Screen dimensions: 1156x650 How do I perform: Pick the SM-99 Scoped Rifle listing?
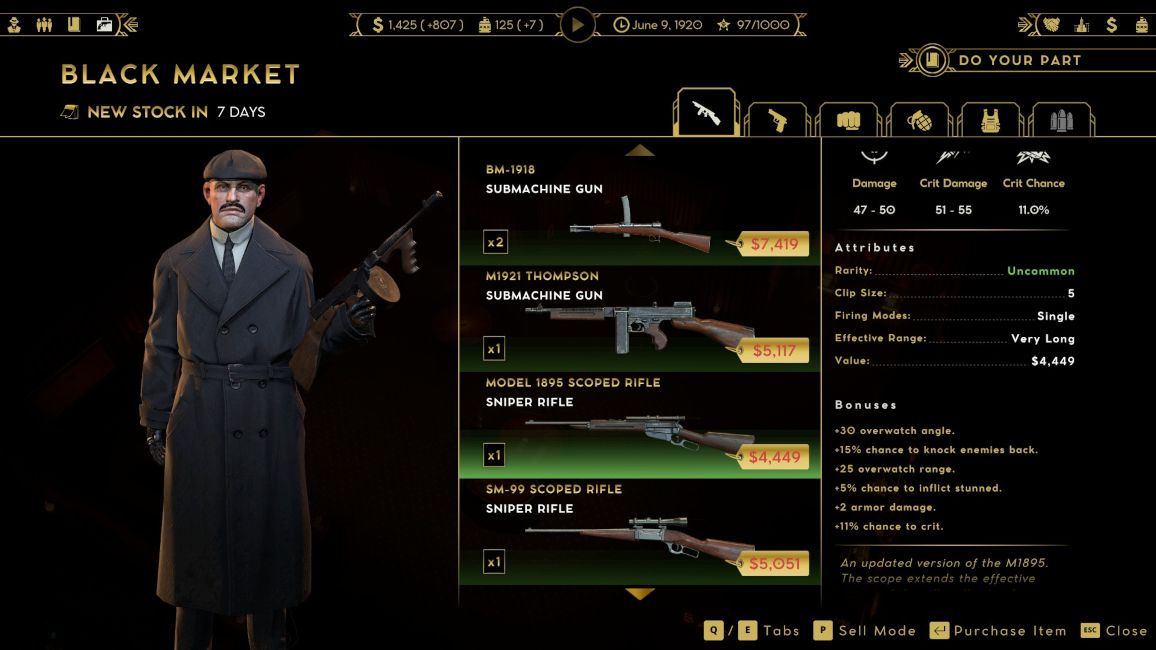(x=639, y=530)
